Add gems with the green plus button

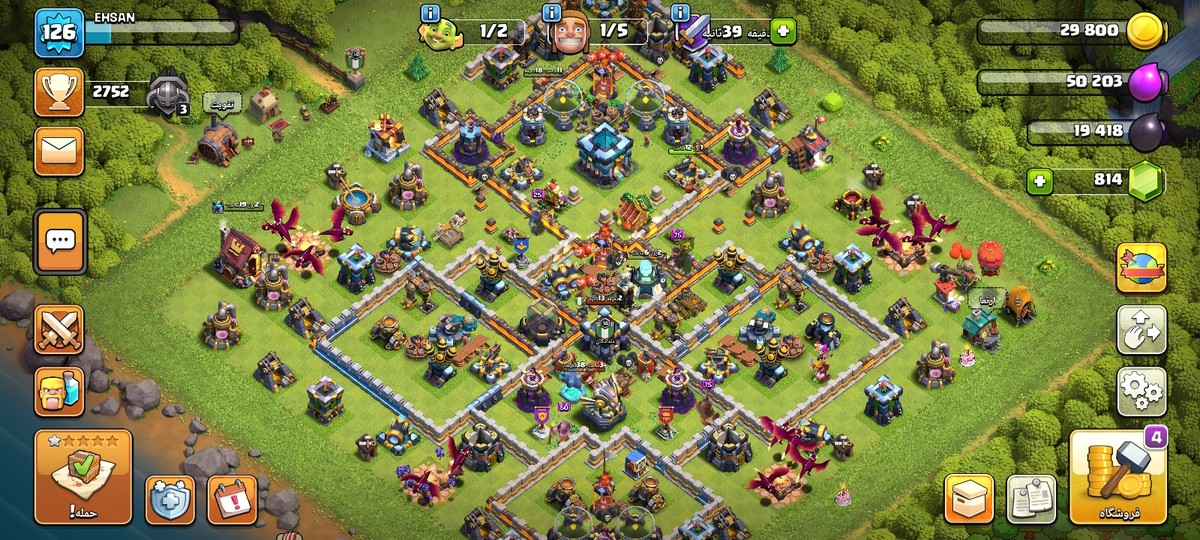coord(1041,182)
